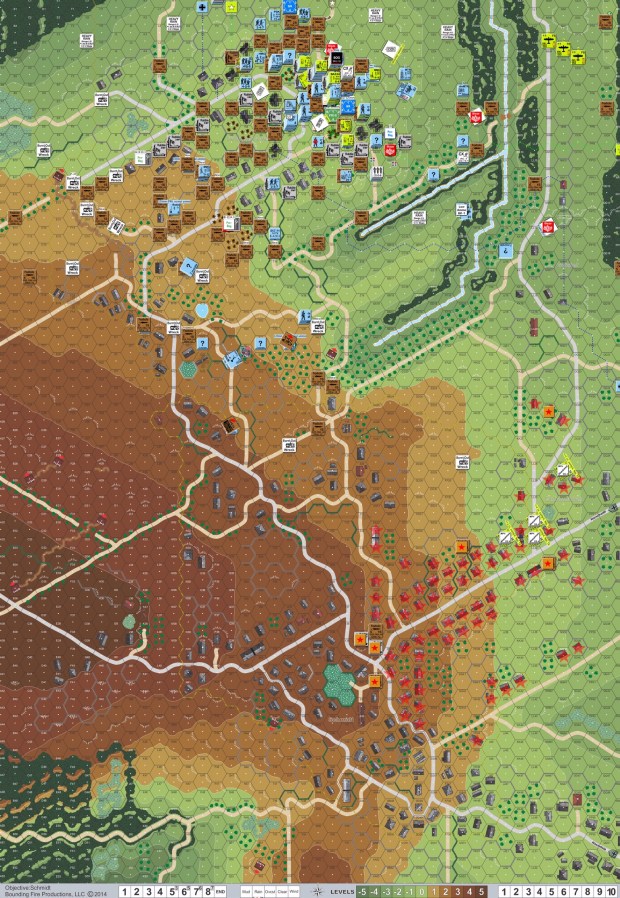Select the Clear weather box
Viewport: 620px width, 898px height.
[283, 890]
